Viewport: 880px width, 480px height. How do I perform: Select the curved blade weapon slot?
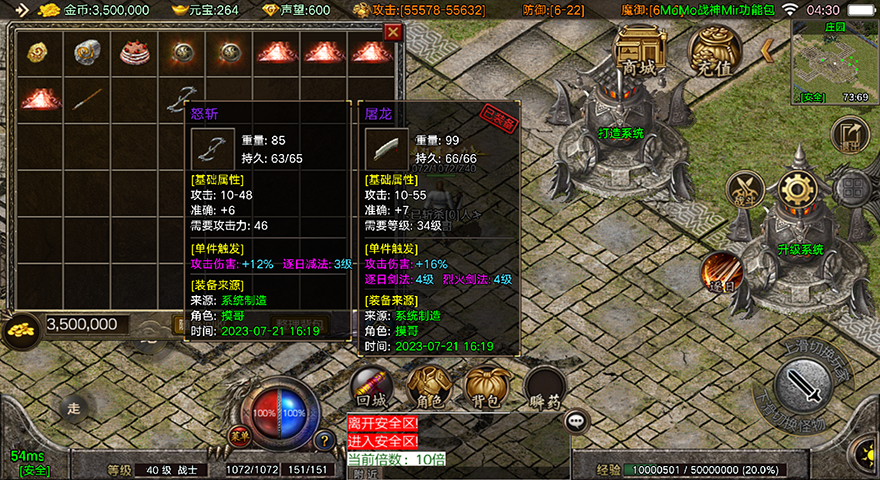pyautogui.click(x=181, y=99)
